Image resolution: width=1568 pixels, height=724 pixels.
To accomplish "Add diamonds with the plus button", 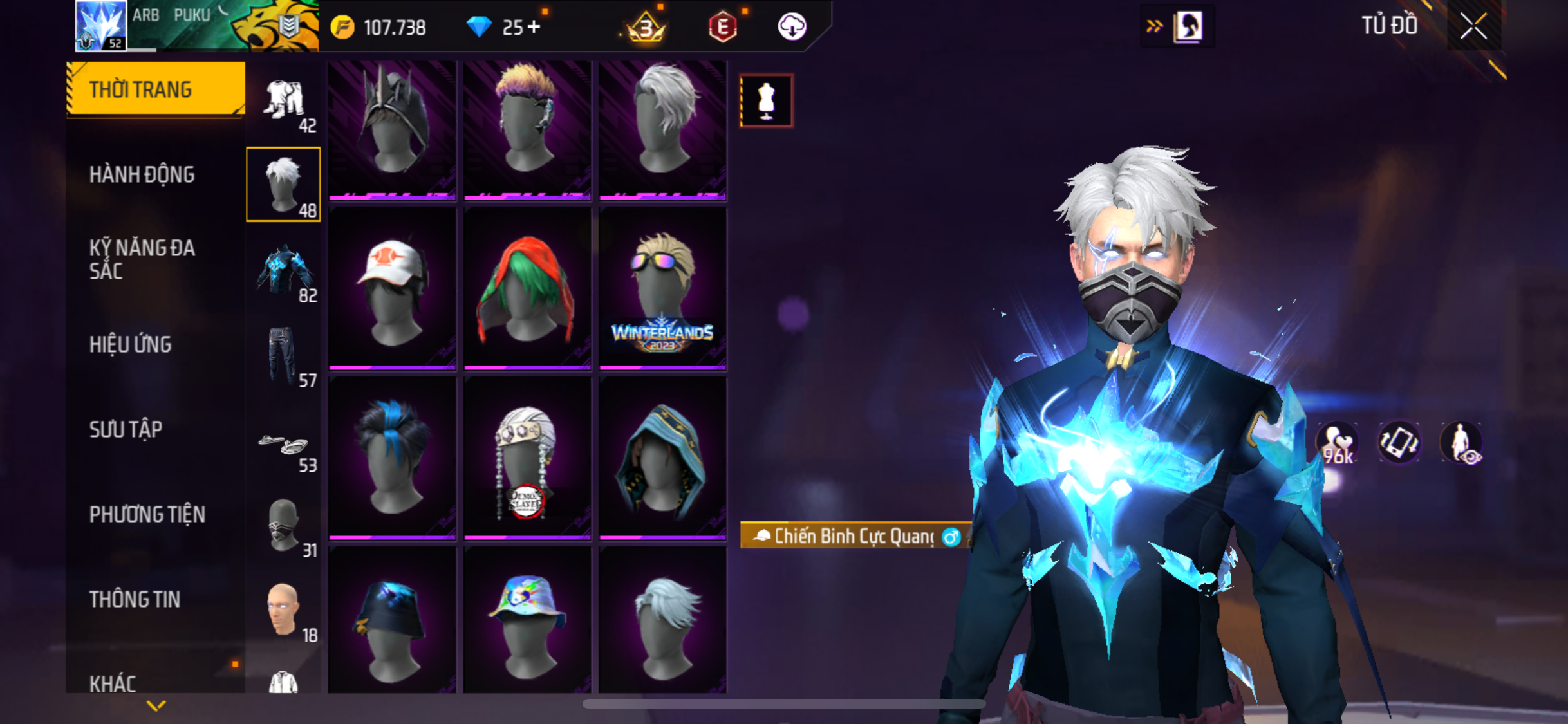I will [534, 27].
